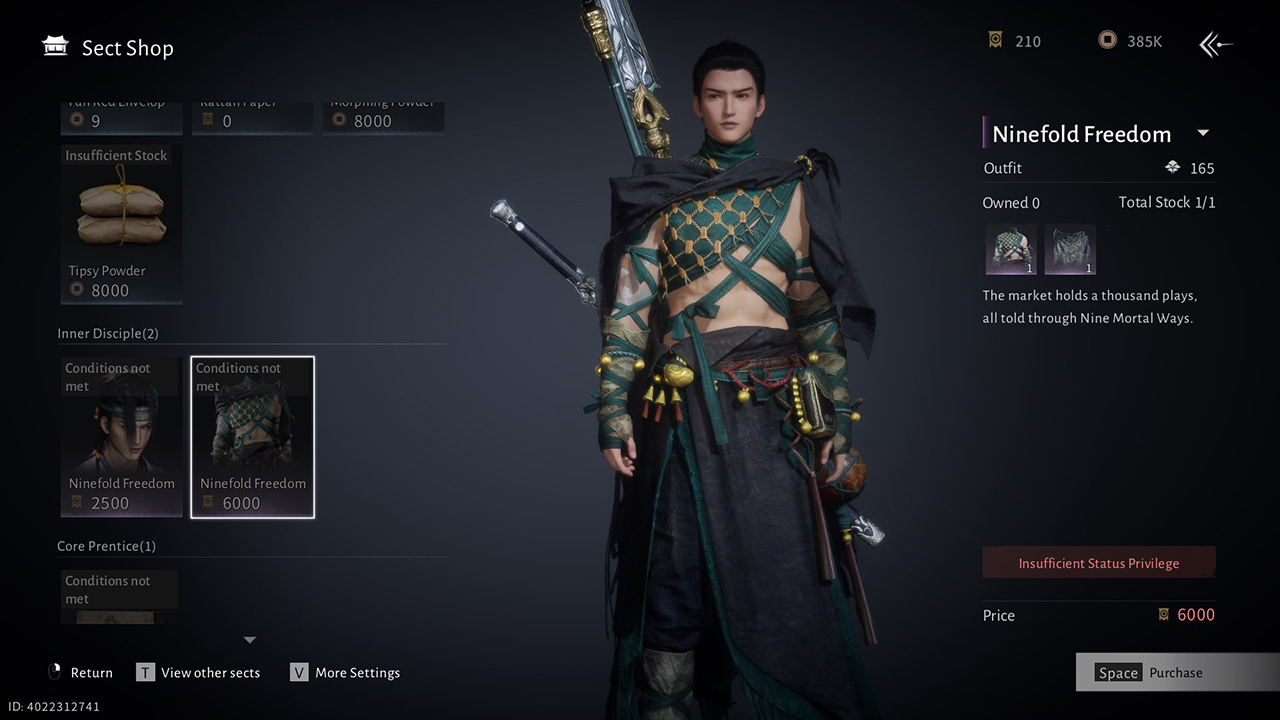Select the 6000-priced Ninefold Freedom outfit
1280x720 pixels.
tap(252, 437)
